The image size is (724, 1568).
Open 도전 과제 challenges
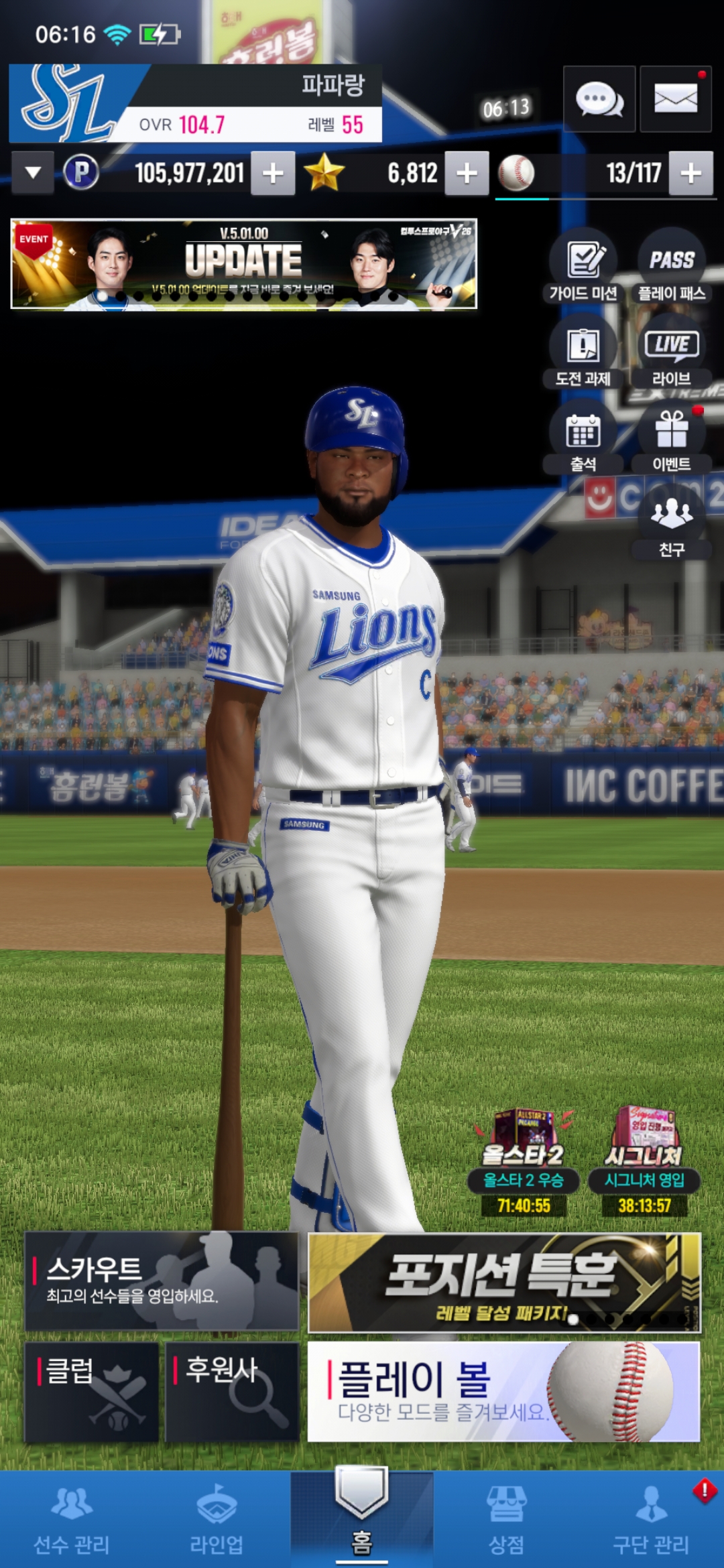583,352
